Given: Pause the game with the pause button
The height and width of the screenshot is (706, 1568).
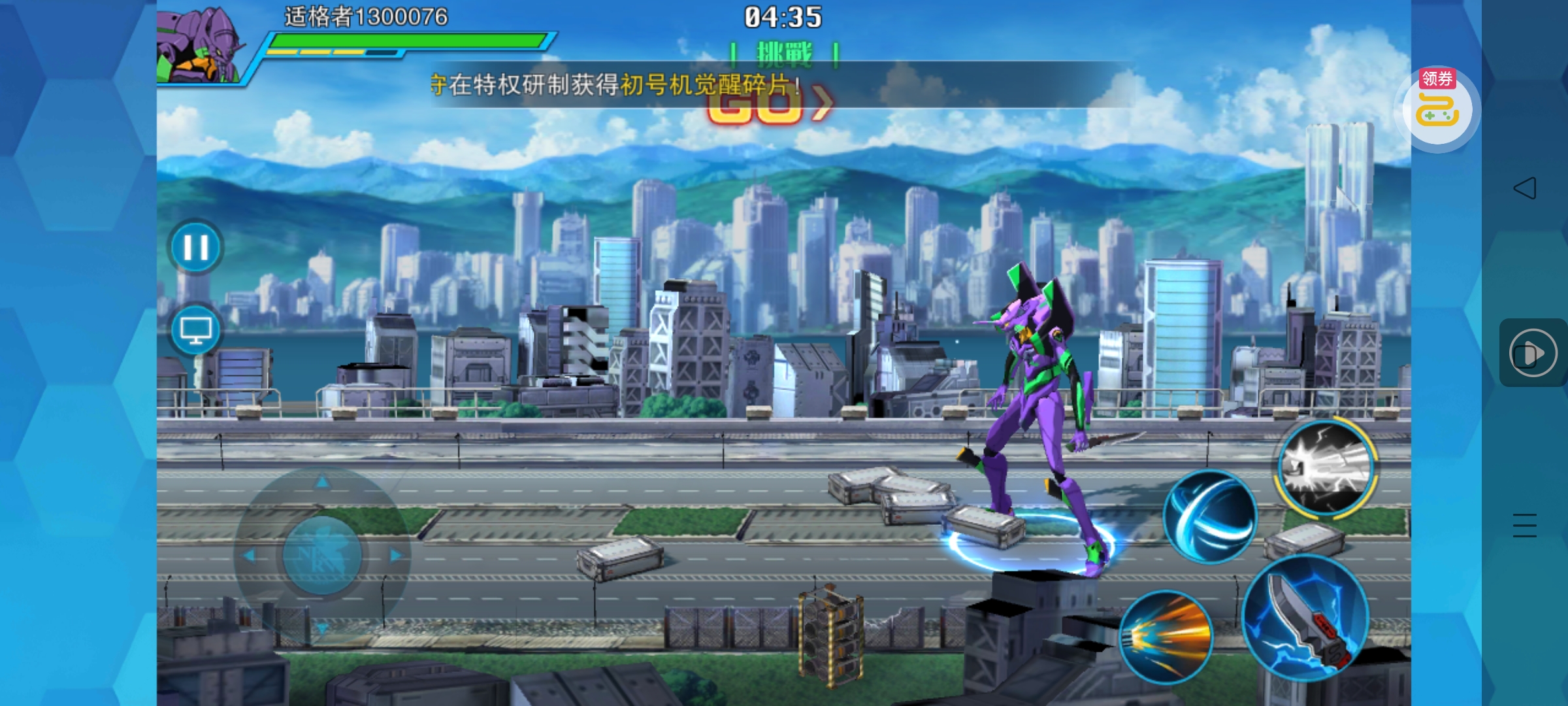Looking at the screenshot, I should coord(195,248).
